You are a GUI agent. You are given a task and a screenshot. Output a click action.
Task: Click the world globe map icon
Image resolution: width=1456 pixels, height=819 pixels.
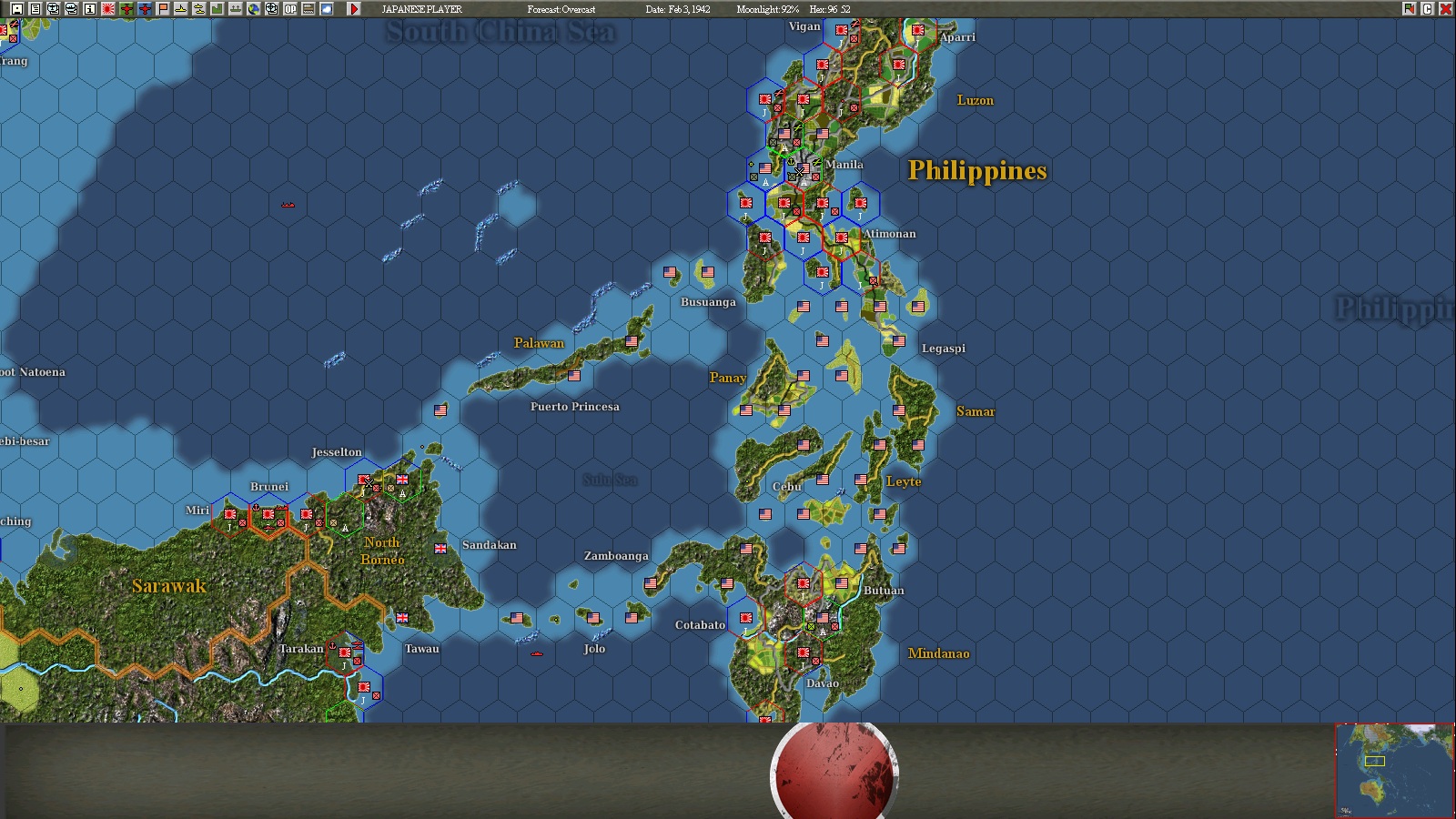point(255,7)
